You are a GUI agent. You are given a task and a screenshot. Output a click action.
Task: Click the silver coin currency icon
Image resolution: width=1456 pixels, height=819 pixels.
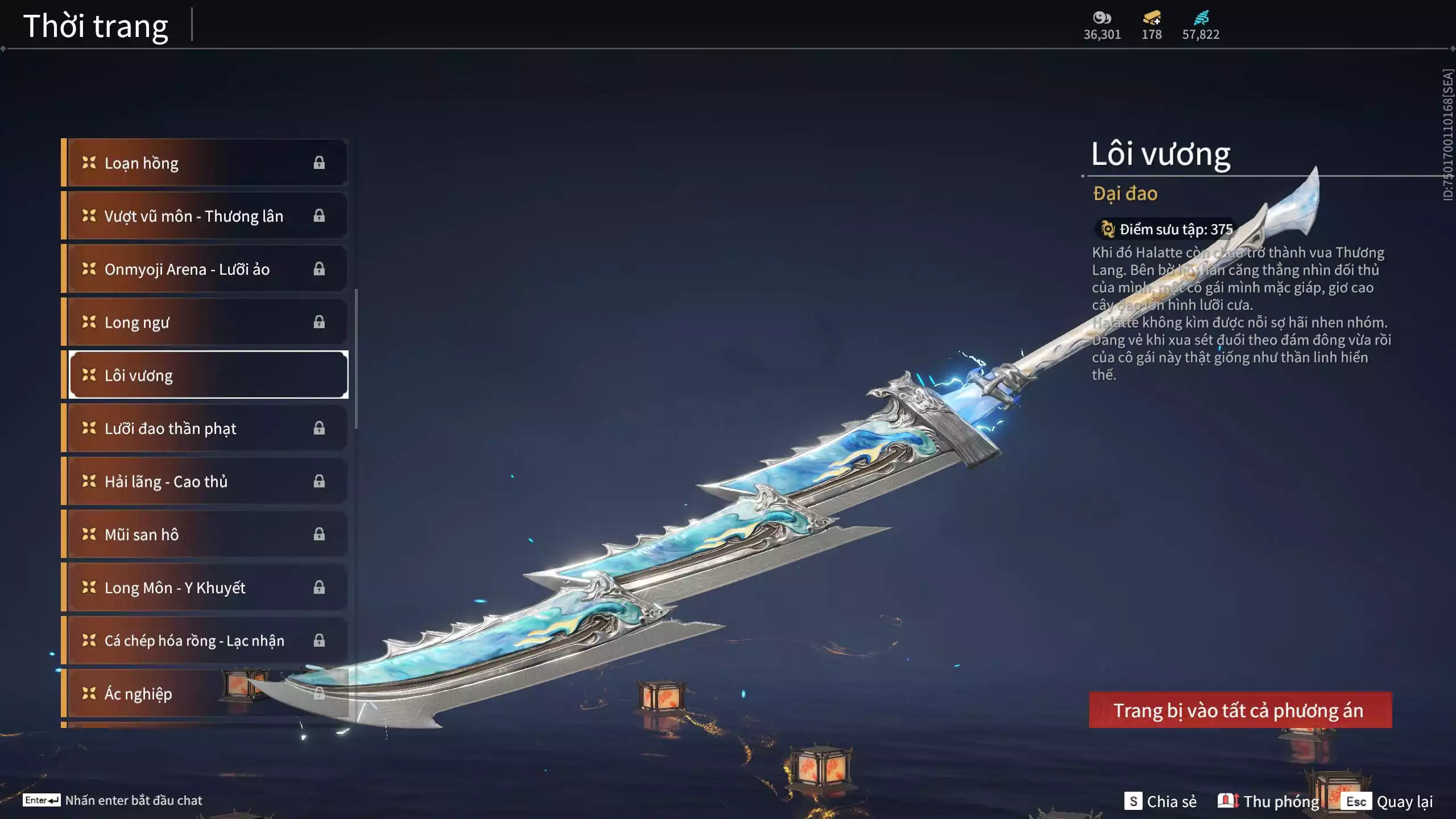(1102, 18)
